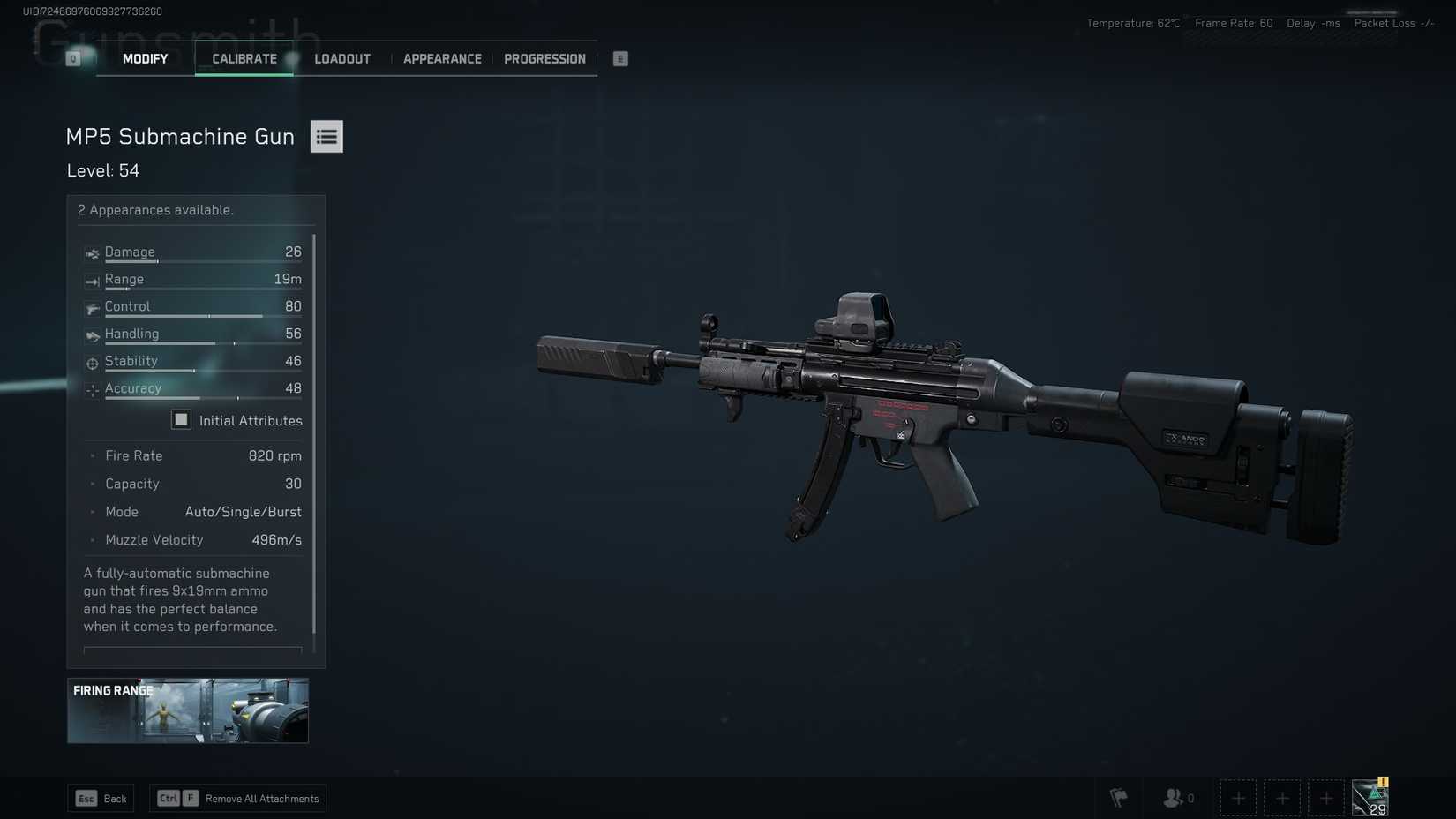Open the LOADOUT section
The width and height of the screenshot is (1456, 819).
[x=341, y=58]
